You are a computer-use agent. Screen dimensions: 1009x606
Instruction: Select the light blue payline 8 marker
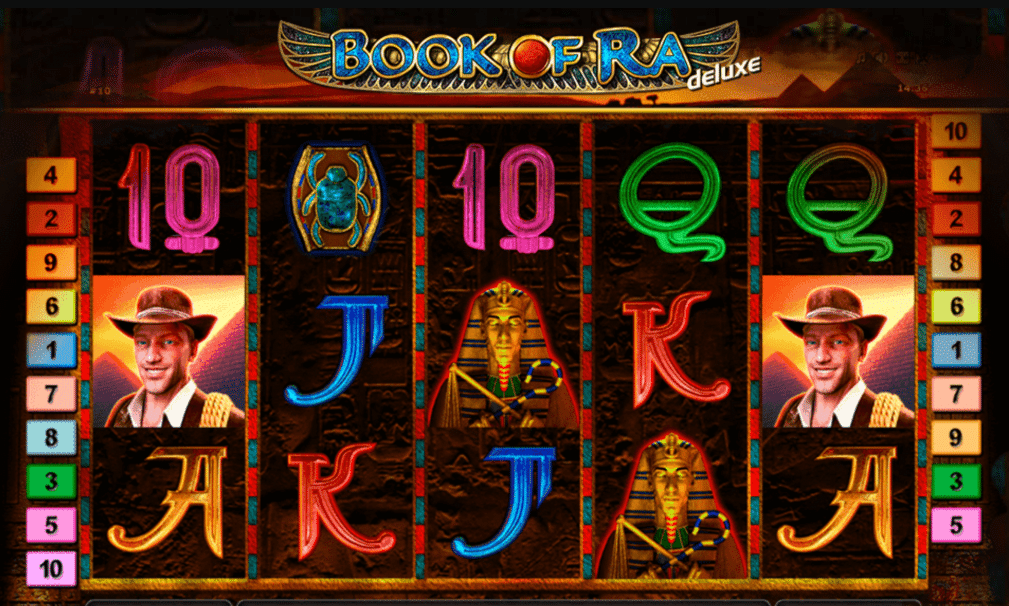pyautogui.click(x=51, y=436)
